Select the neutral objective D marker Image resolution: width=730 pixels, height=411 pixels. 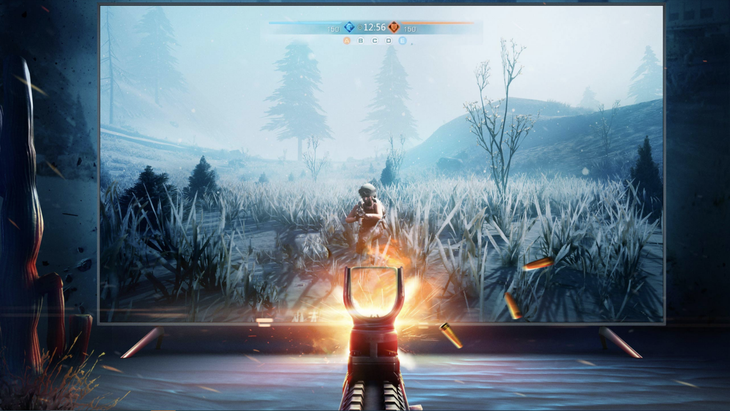pos(388,41)
